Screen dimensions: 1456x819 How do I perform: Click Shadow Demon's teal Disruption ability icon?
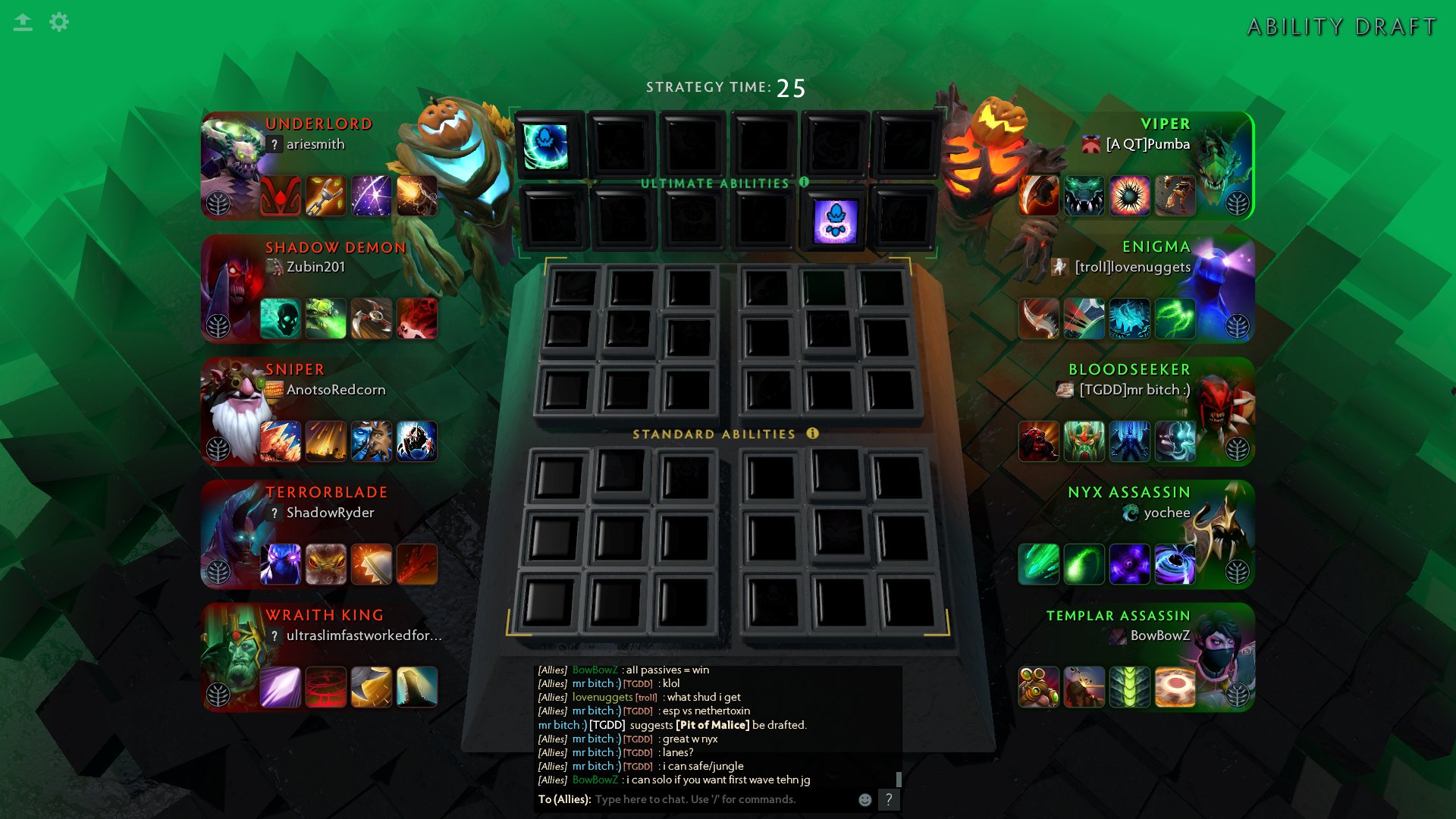coord(281,318)
